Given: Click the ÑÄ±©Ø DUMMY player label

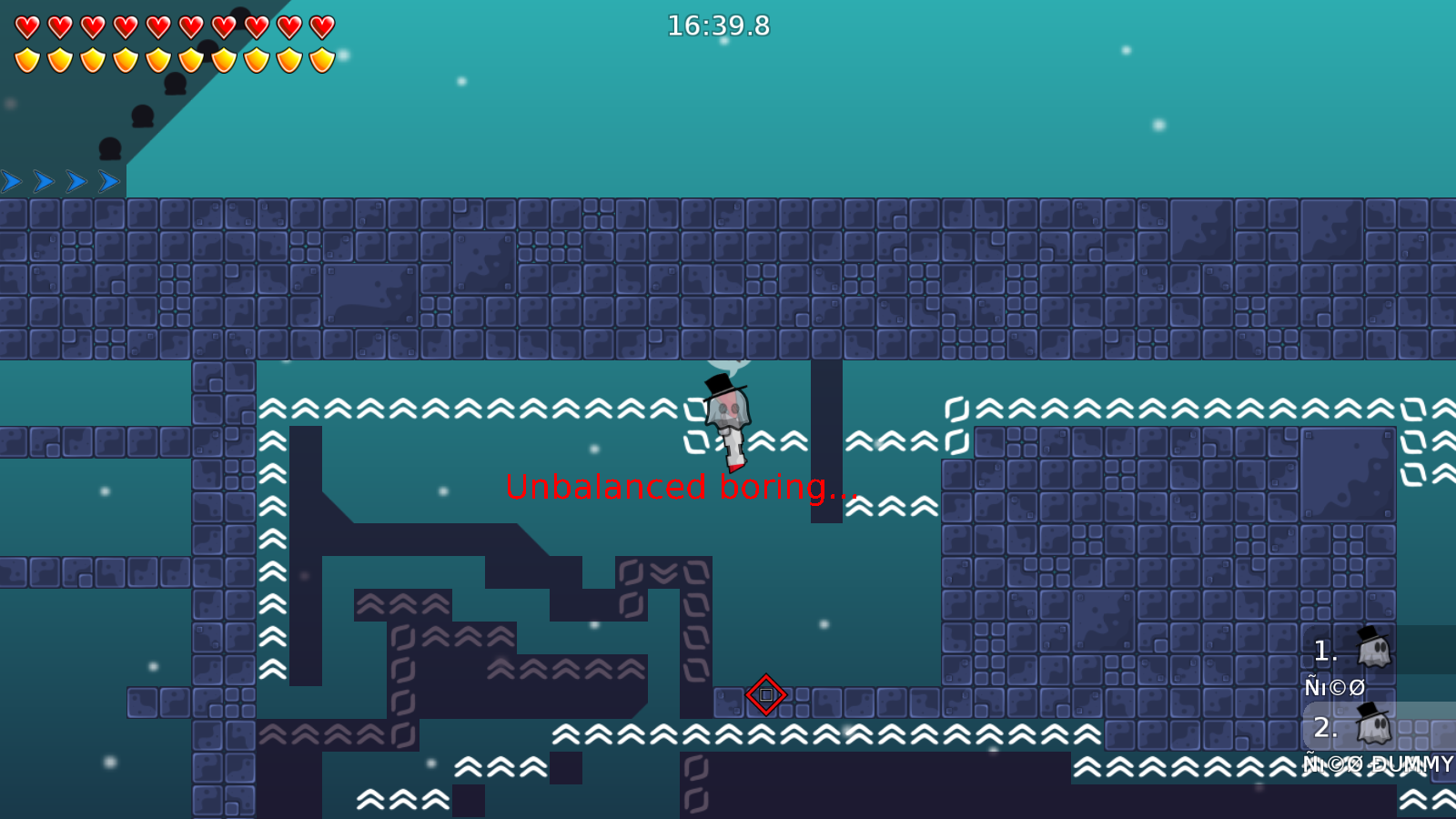Looking at the screenshot, I should click(1362, 764).
